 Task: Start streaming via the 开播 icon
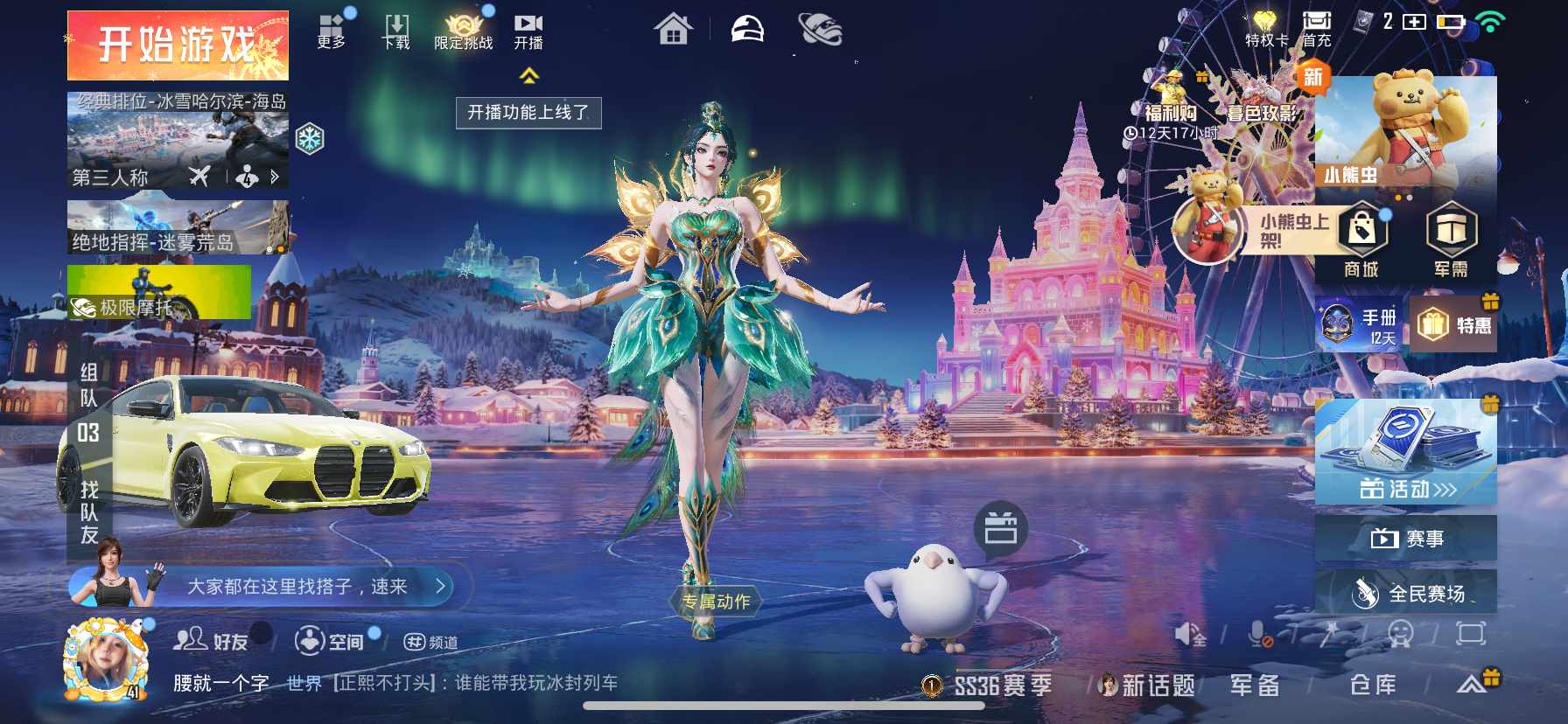[x=528, y=28]
